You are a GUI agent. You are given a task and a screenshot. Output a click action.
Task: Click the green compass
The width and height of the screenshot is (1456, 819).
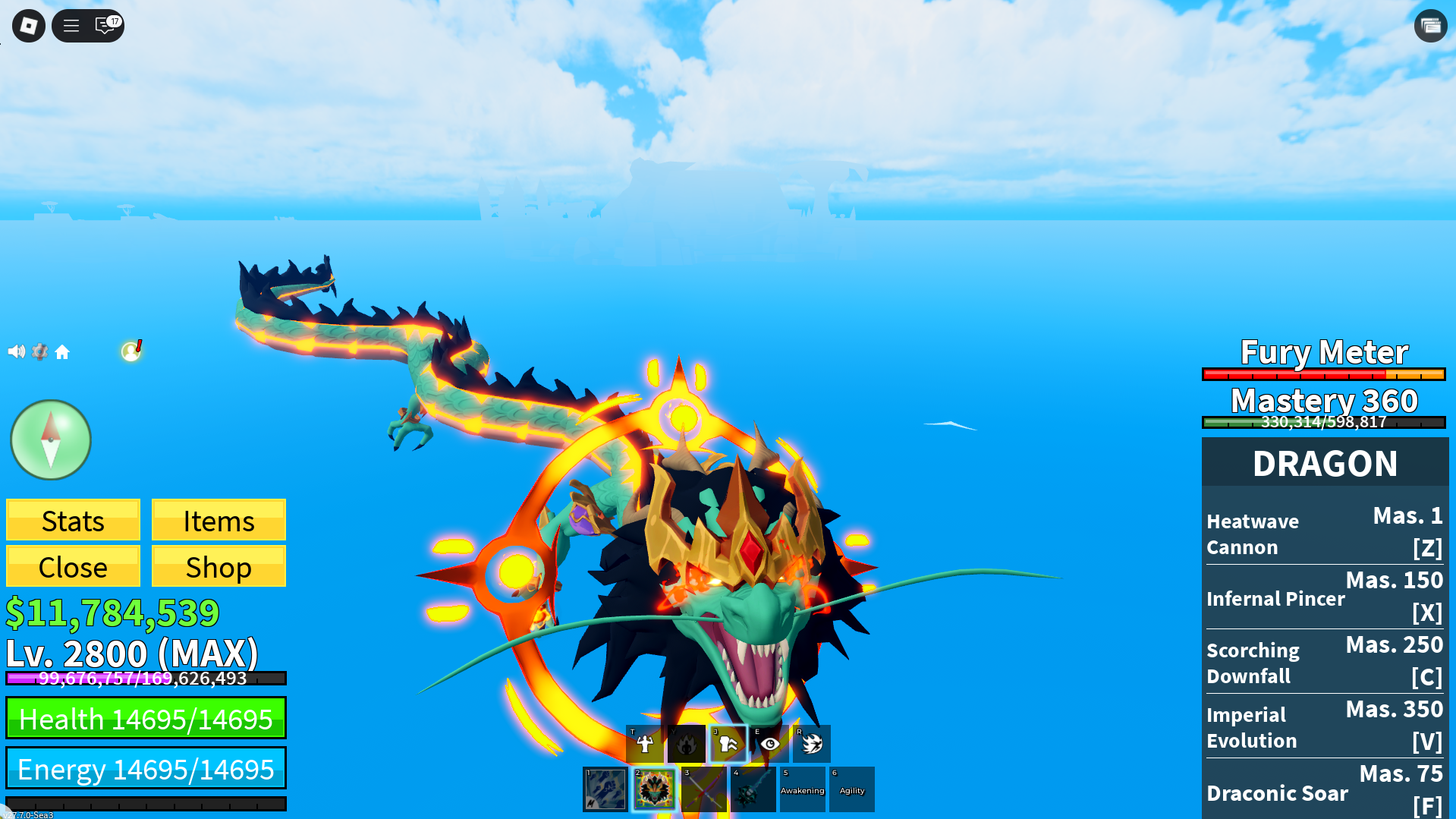(x=51, y=439)
